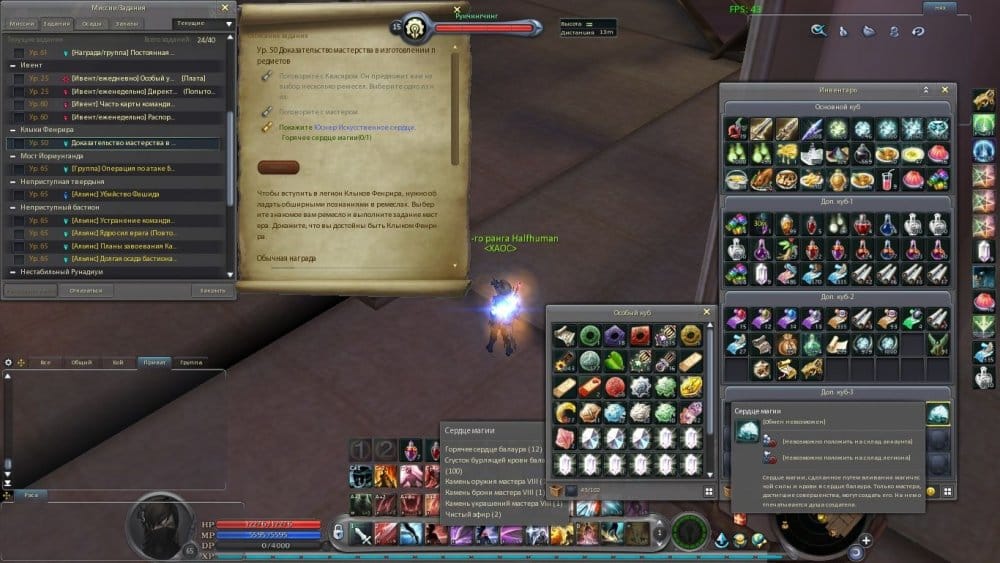Switch to the Миссии tab
1000x563 pixels.
pyautogui.click(x=23, y=22)
